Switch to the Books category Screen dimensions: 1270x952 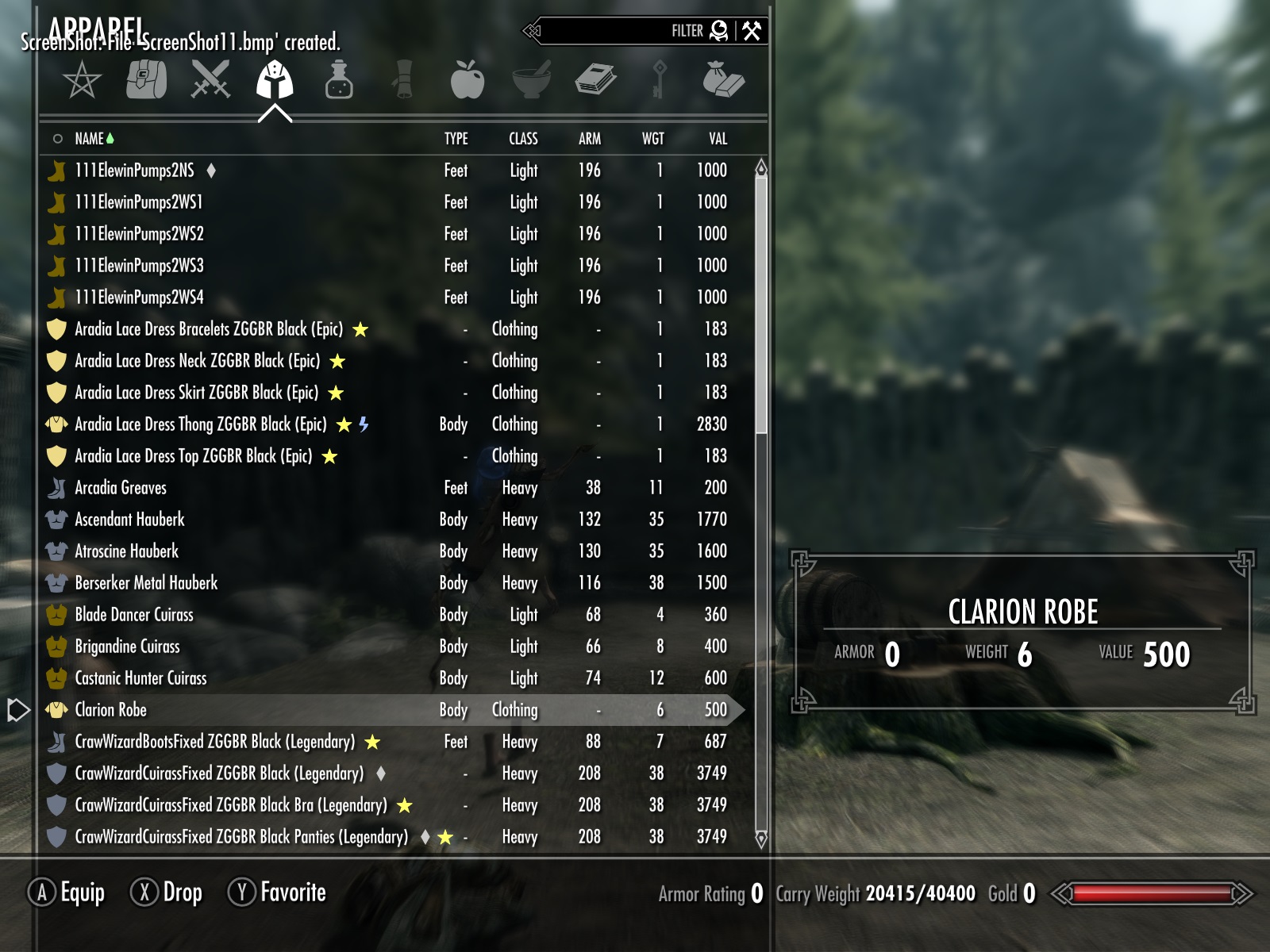pos(595,80)
